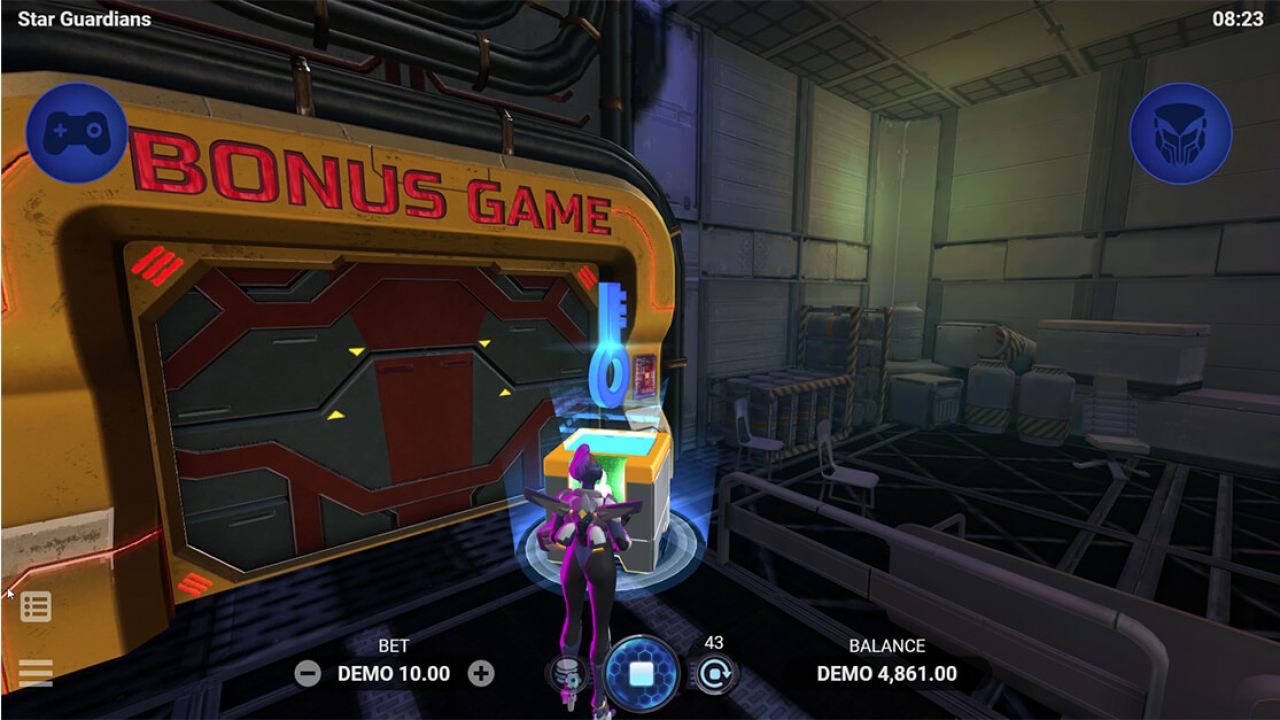This screenshot has width=1280, height=720.
Task: Click the DEMO 10.00 bet amount
Action: tap(392, 674)
